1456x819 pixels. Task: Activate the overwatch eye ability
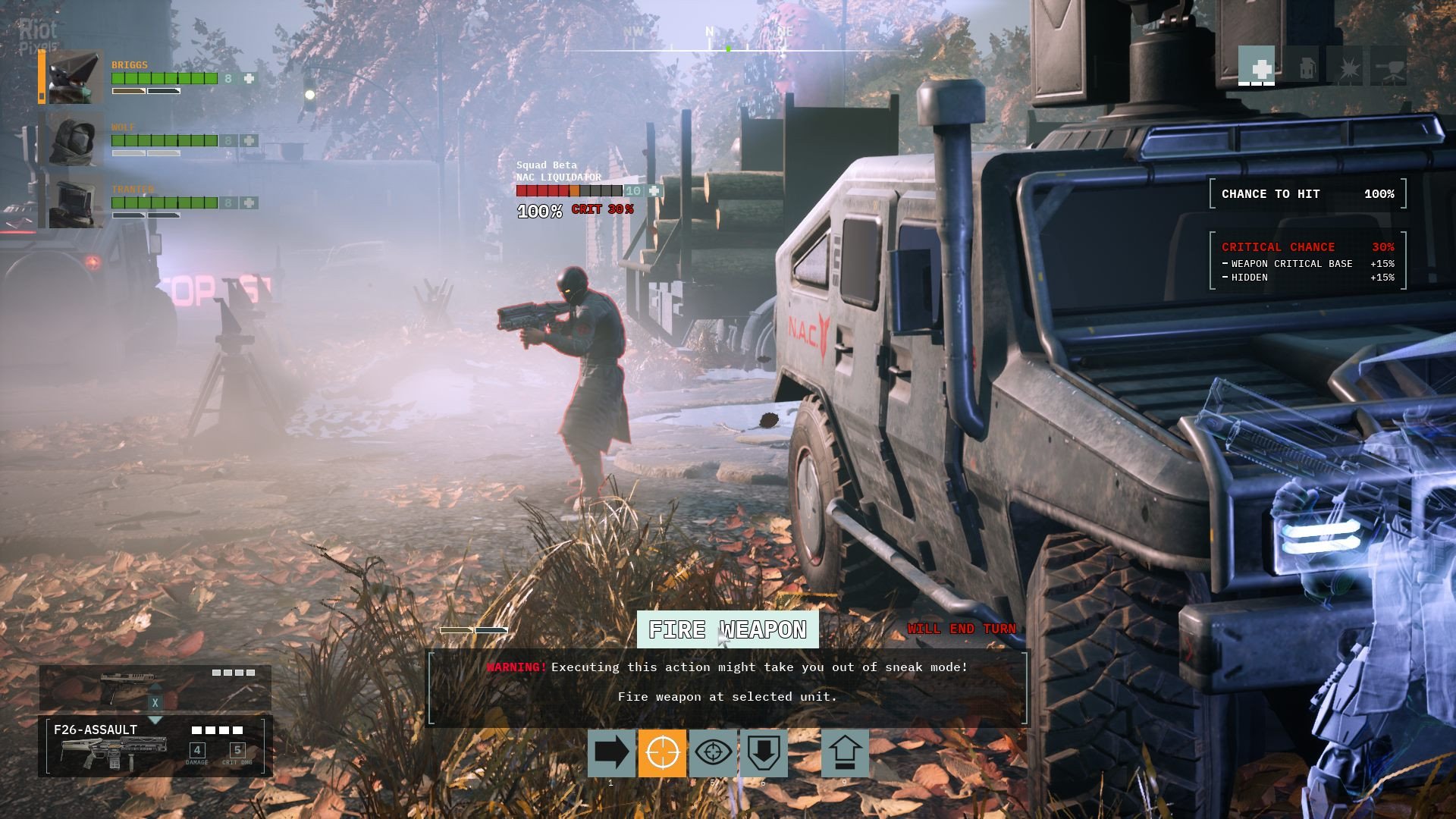click(713, 753)
